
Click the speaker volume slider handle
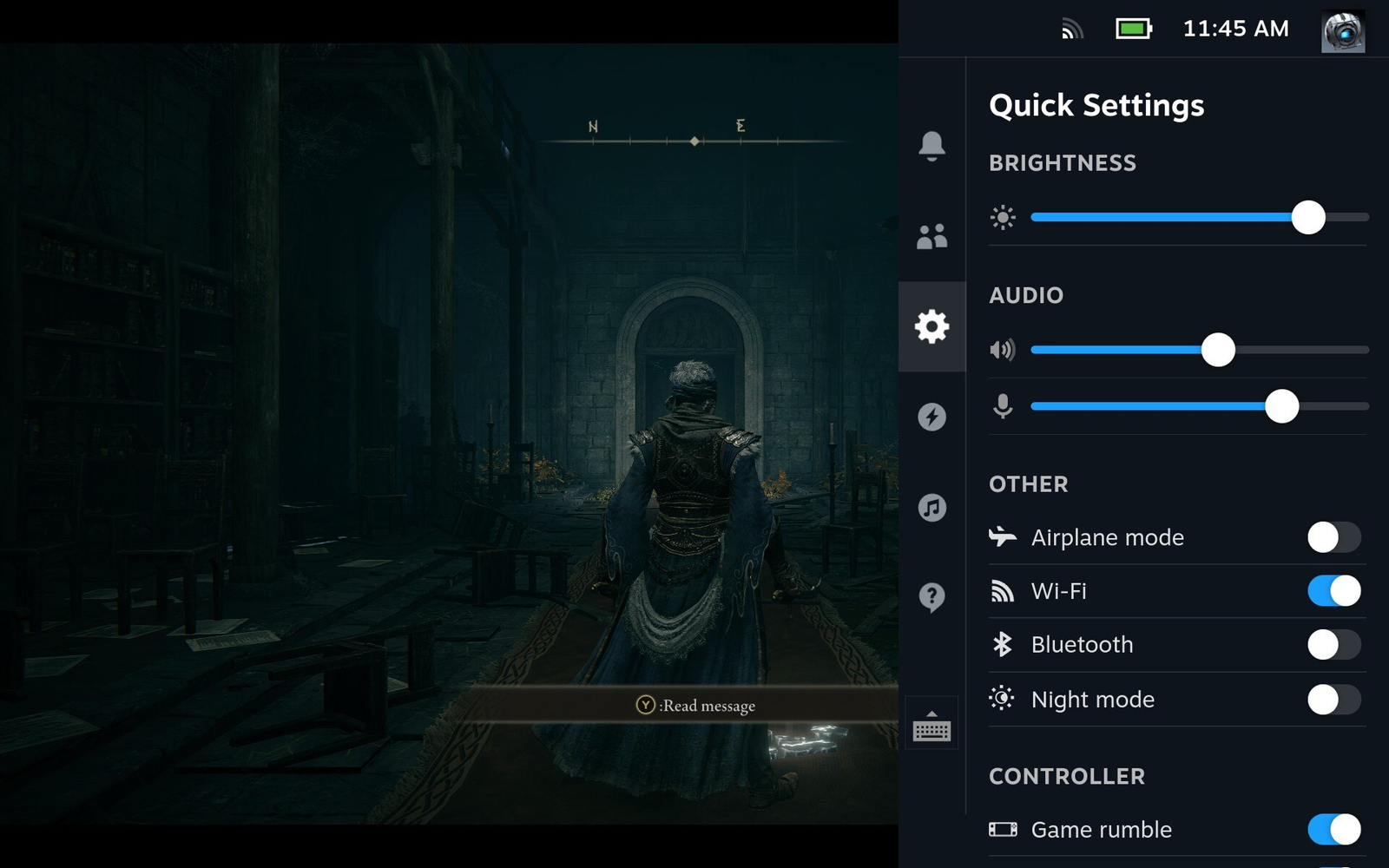click(x=1218, y=350)
